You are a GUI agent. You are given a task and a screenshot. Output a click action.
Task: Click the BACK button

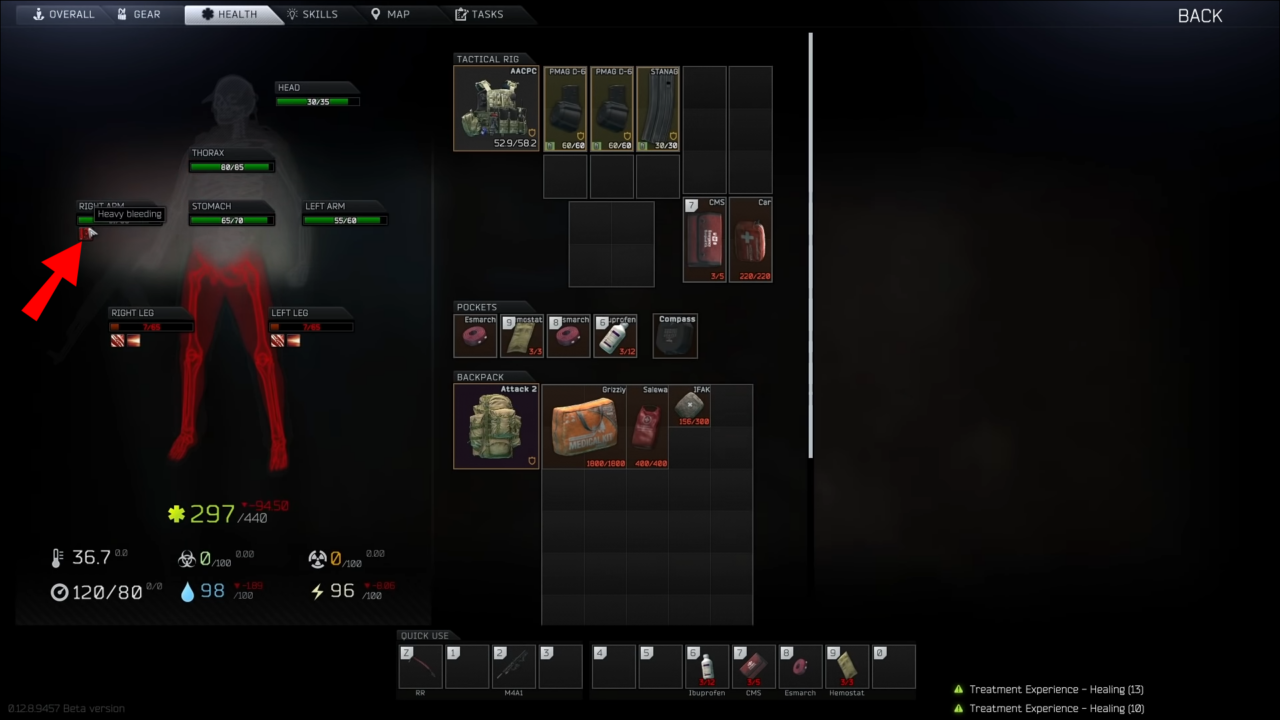1199,16
